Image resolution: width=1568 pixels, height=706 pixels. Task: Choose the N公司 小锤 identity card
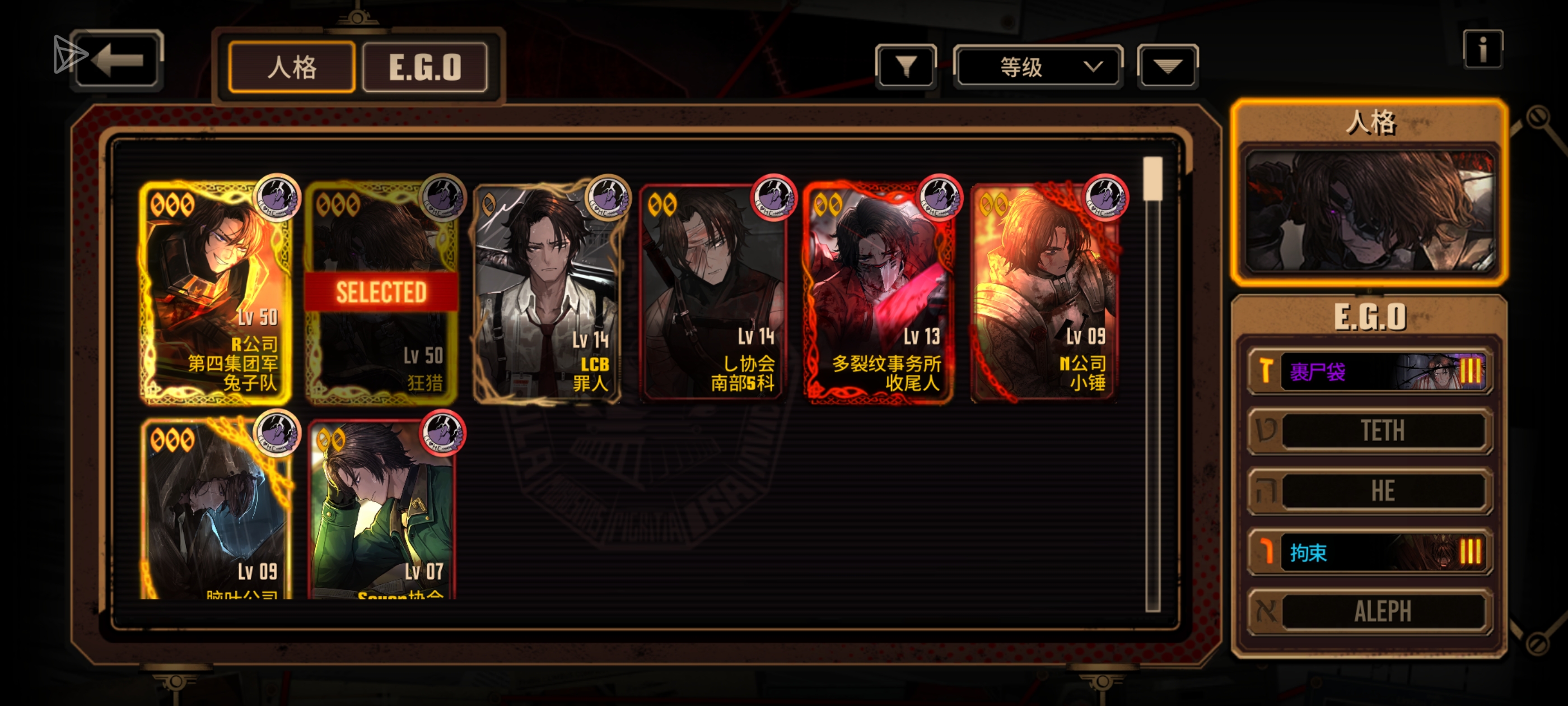coord(1044,292)
